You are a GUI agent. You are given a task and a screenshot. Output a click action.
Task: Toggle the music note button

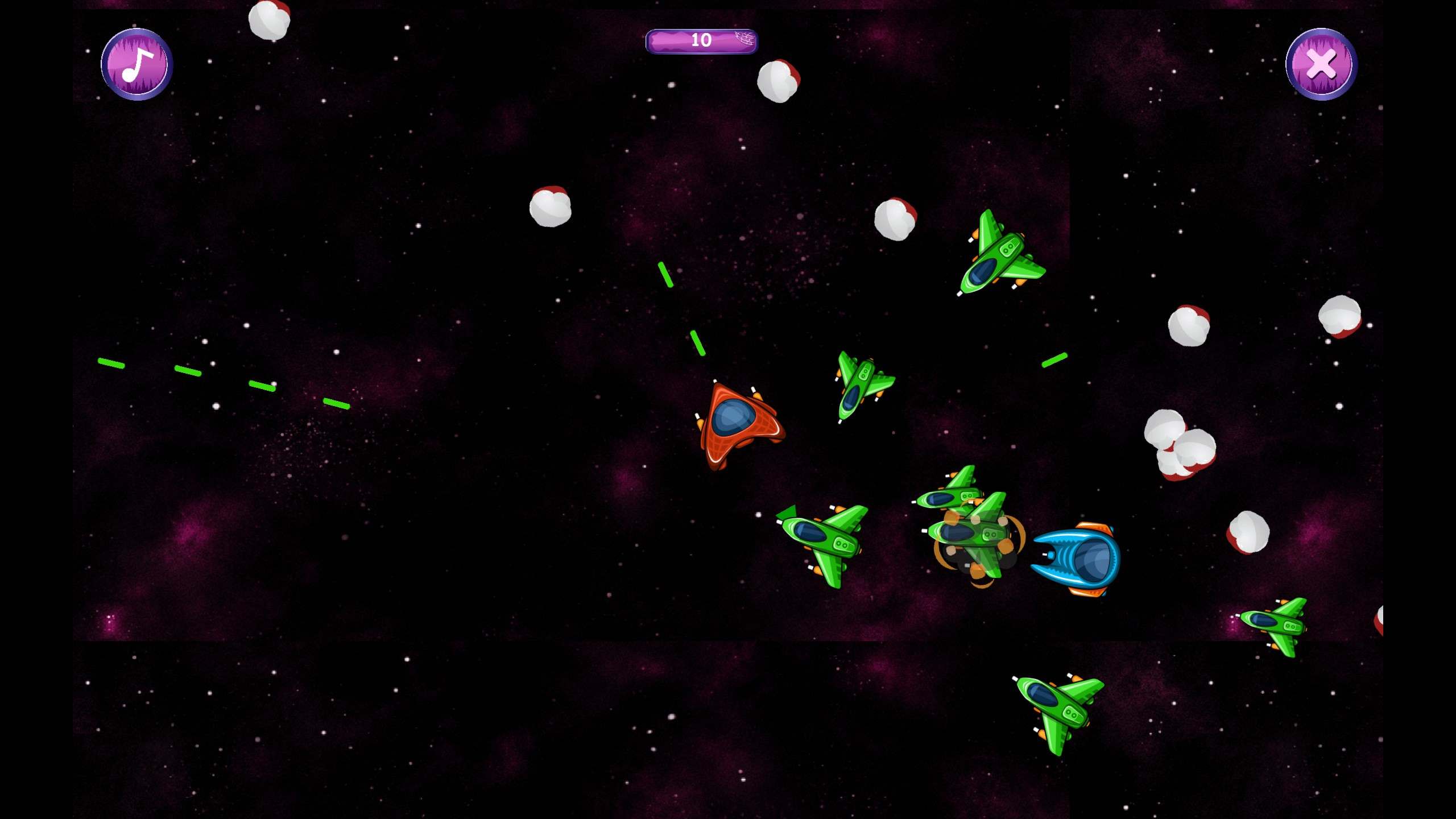click(x=137, y=64)
